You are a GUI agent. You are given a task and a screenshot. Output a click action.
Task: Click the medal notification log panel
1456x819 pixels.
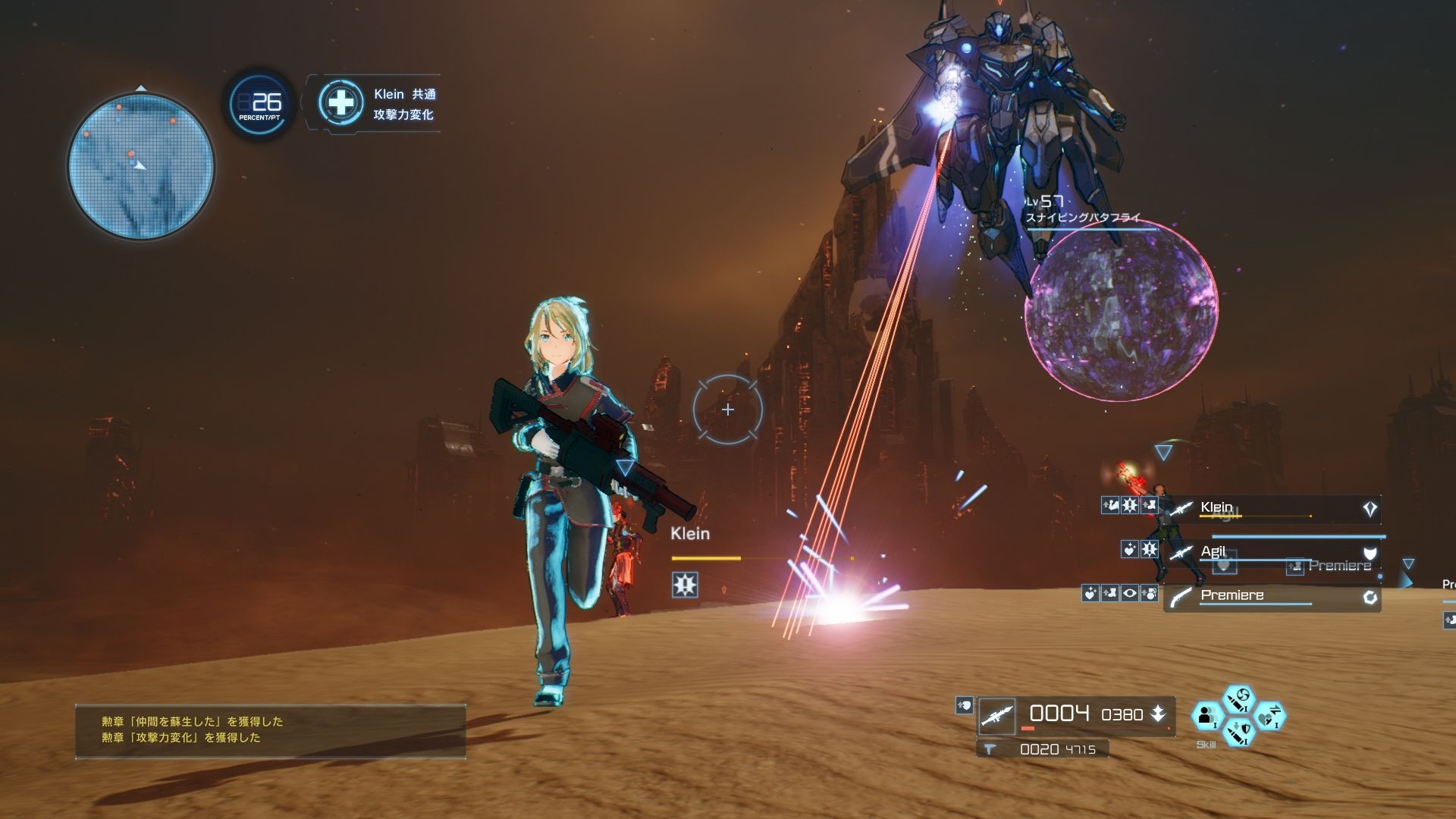pyautogui.click(x=271, y=730)
